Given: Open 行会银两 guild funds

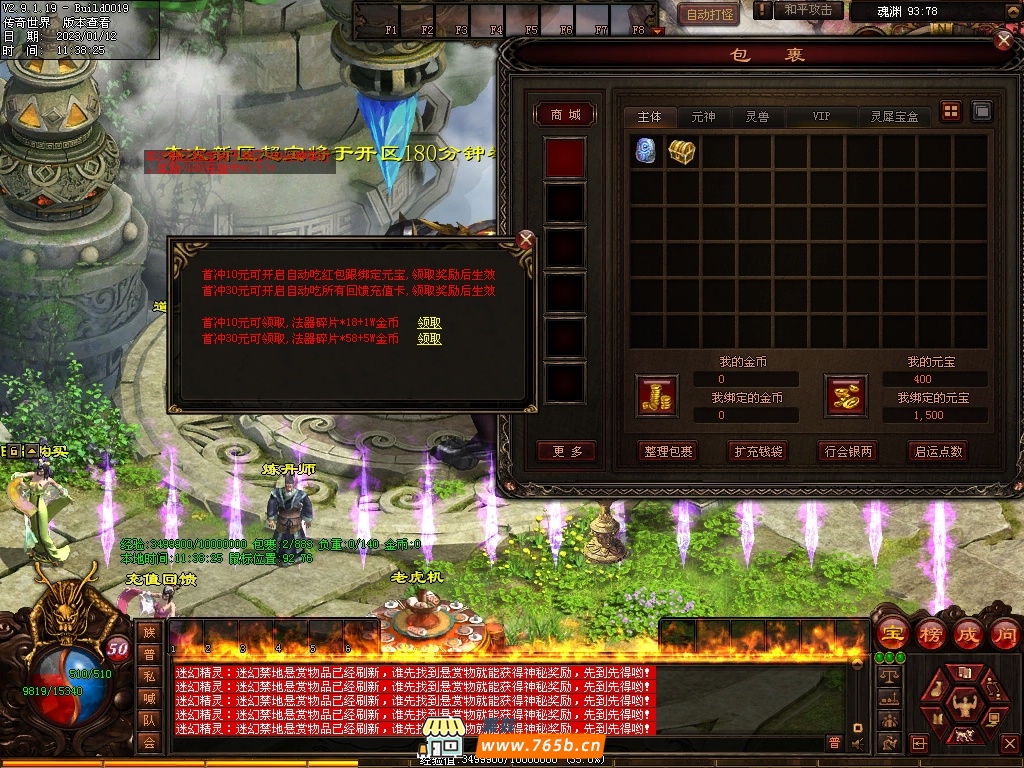Looking at the screenshot, I should pyautogui.click(x=847, y=451).
